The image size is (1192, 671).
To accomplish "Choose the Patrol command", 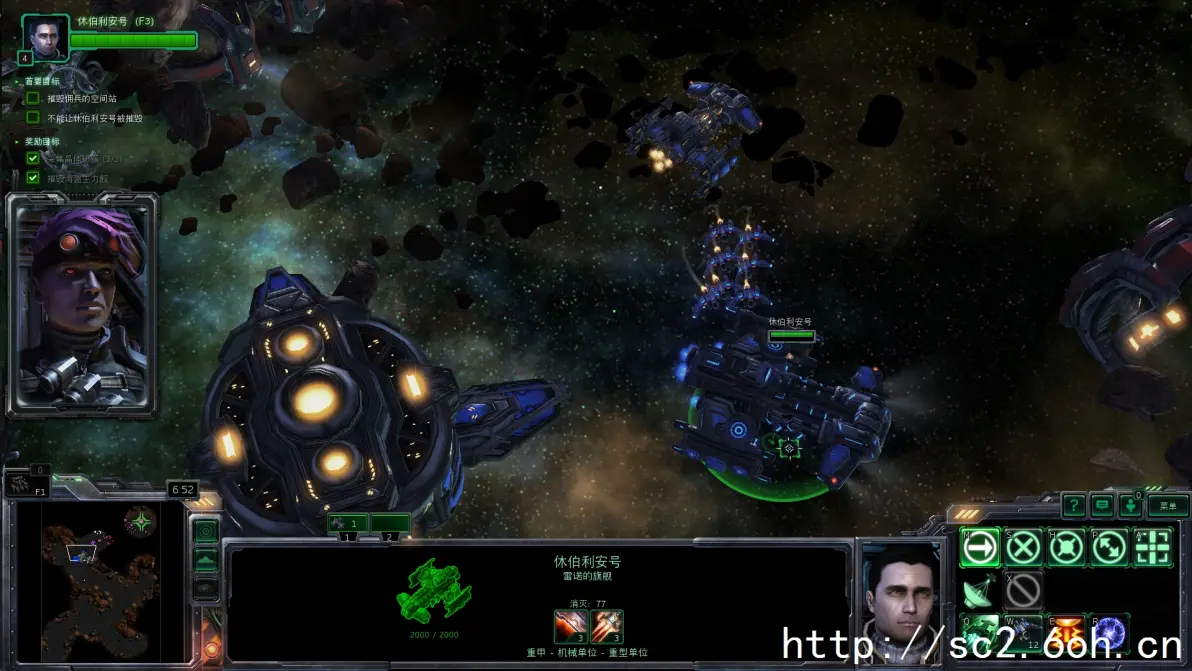I will pos(1110,547).
